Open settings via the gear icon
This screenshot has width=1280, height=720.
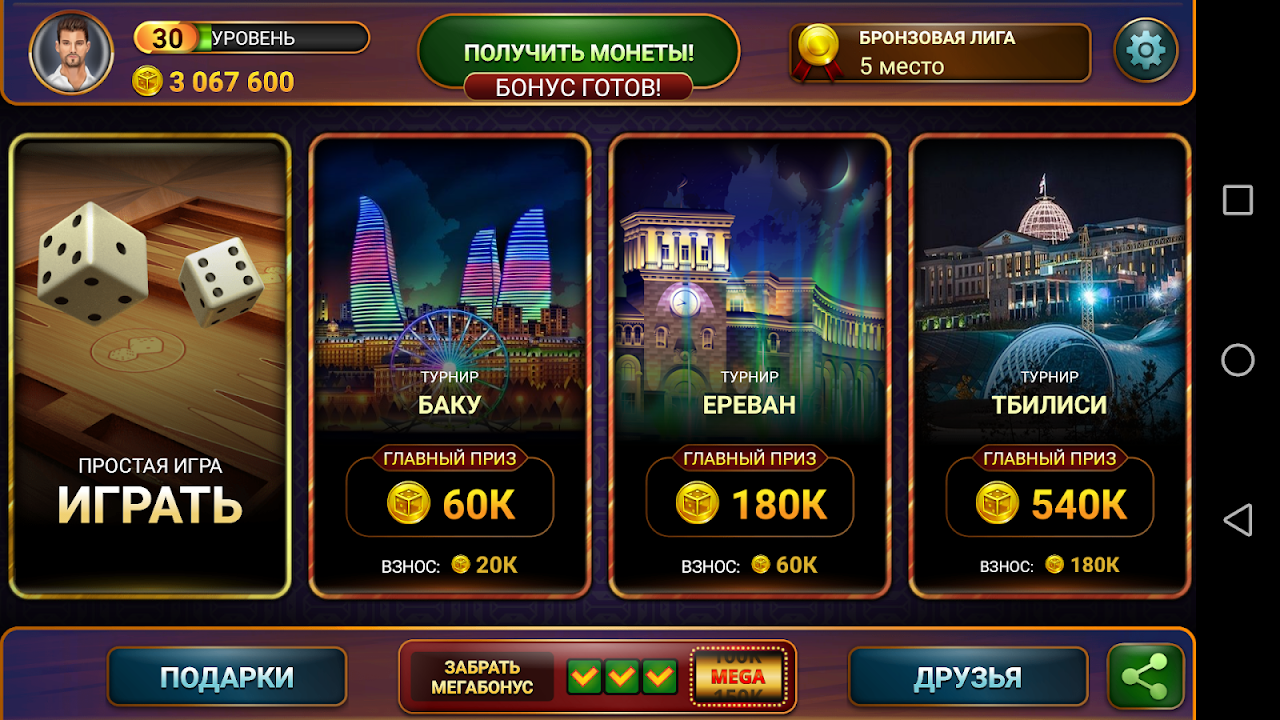[1146, 48]
